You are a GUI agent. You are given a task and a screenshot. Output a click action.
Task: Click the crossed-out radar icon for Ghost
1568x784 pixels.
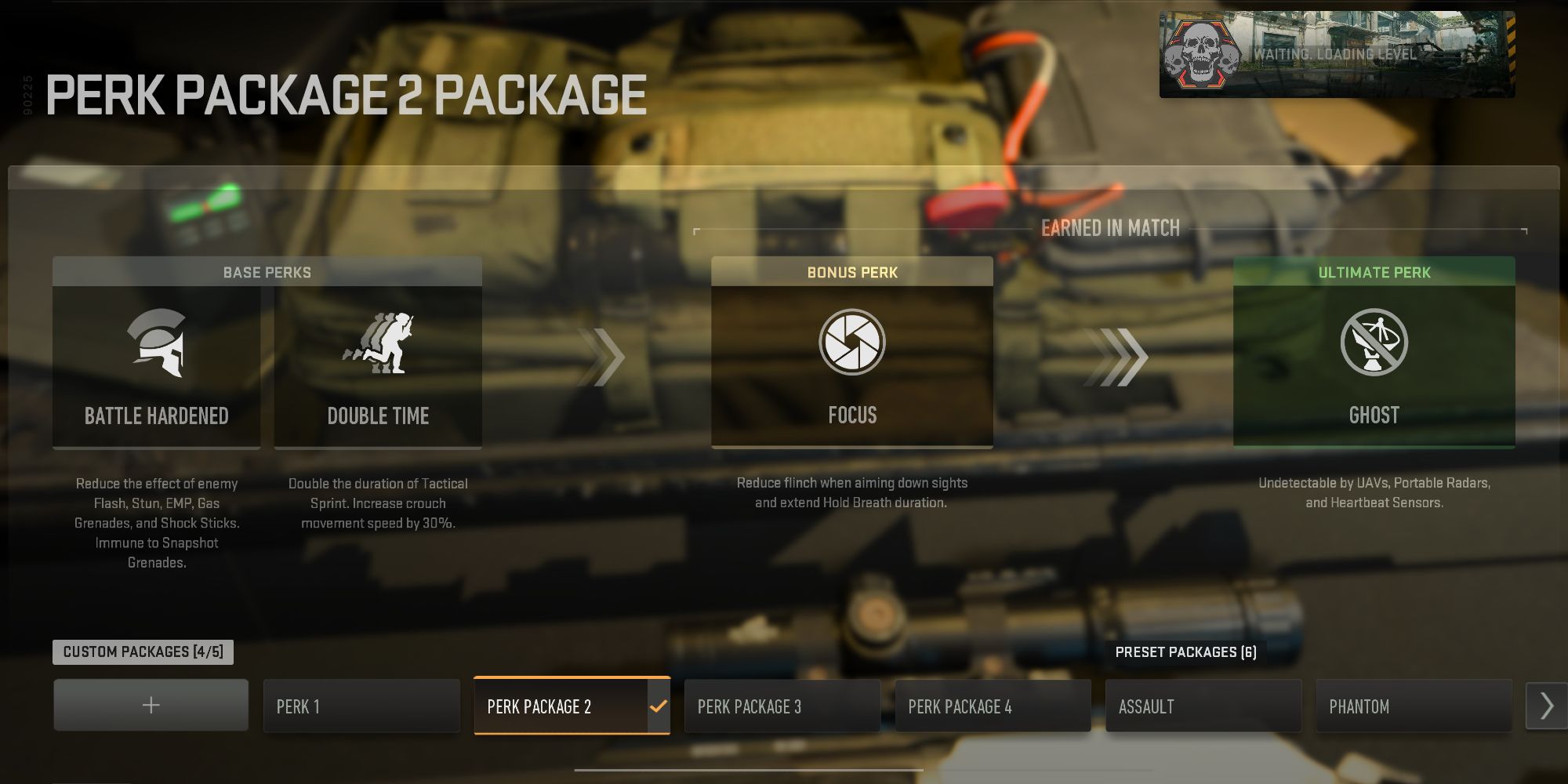click(1373, 343)
